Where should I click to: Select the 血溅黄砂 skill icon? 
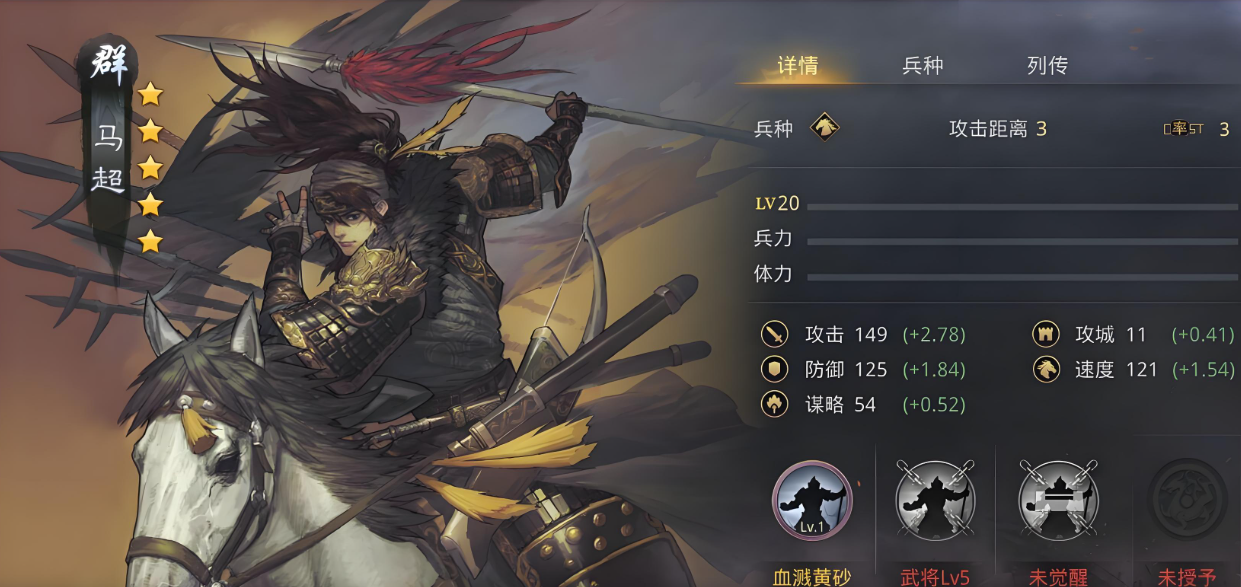pos(812,500)
